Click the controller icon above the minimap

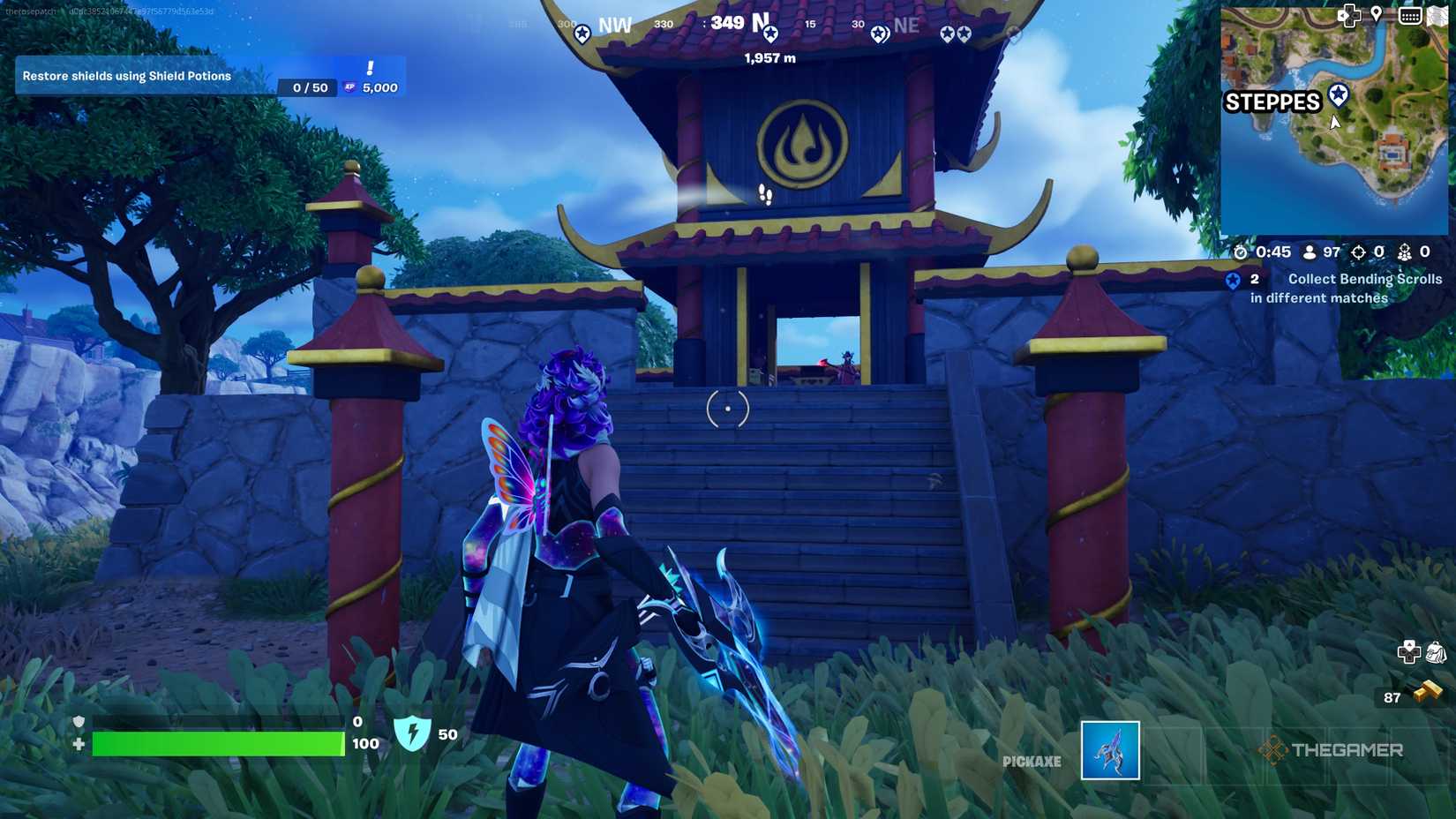click(x=1350, y=16)
